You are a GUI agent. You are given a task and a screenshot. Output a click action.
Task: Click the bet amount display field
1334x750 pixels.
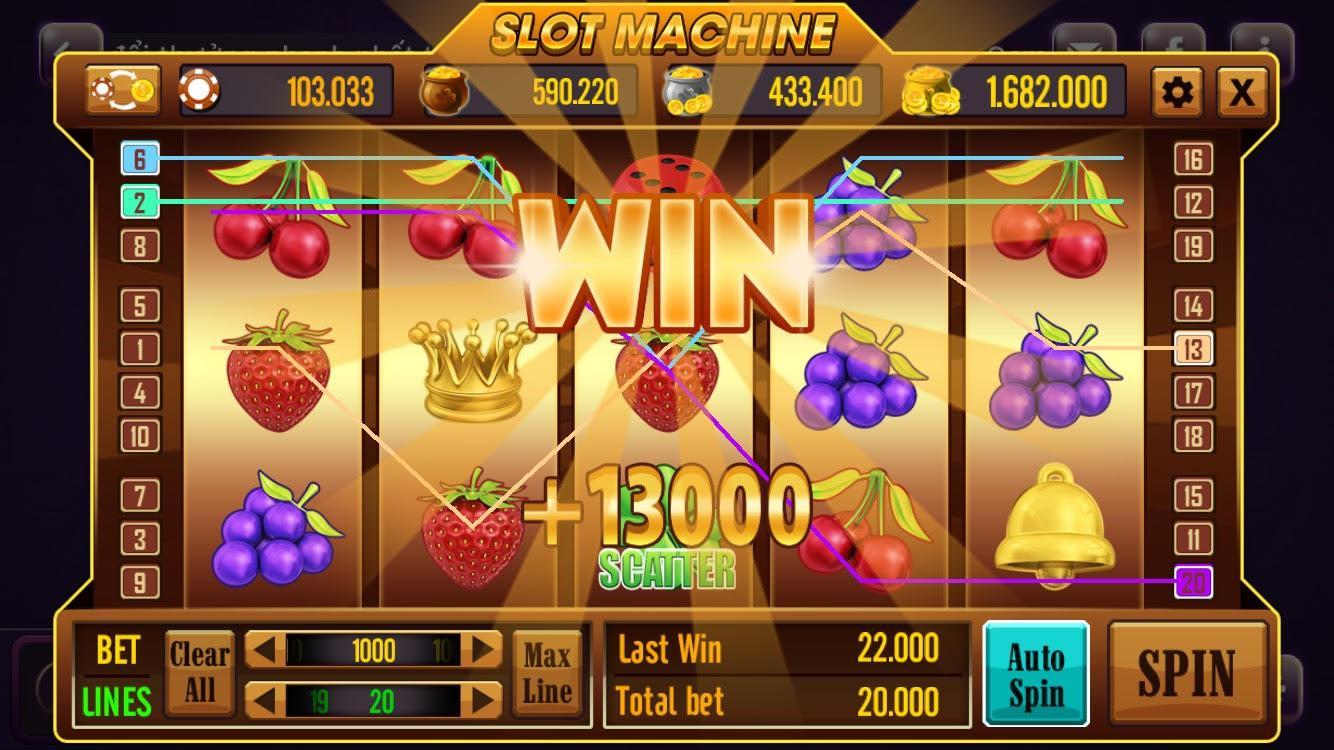coord(375,652)
